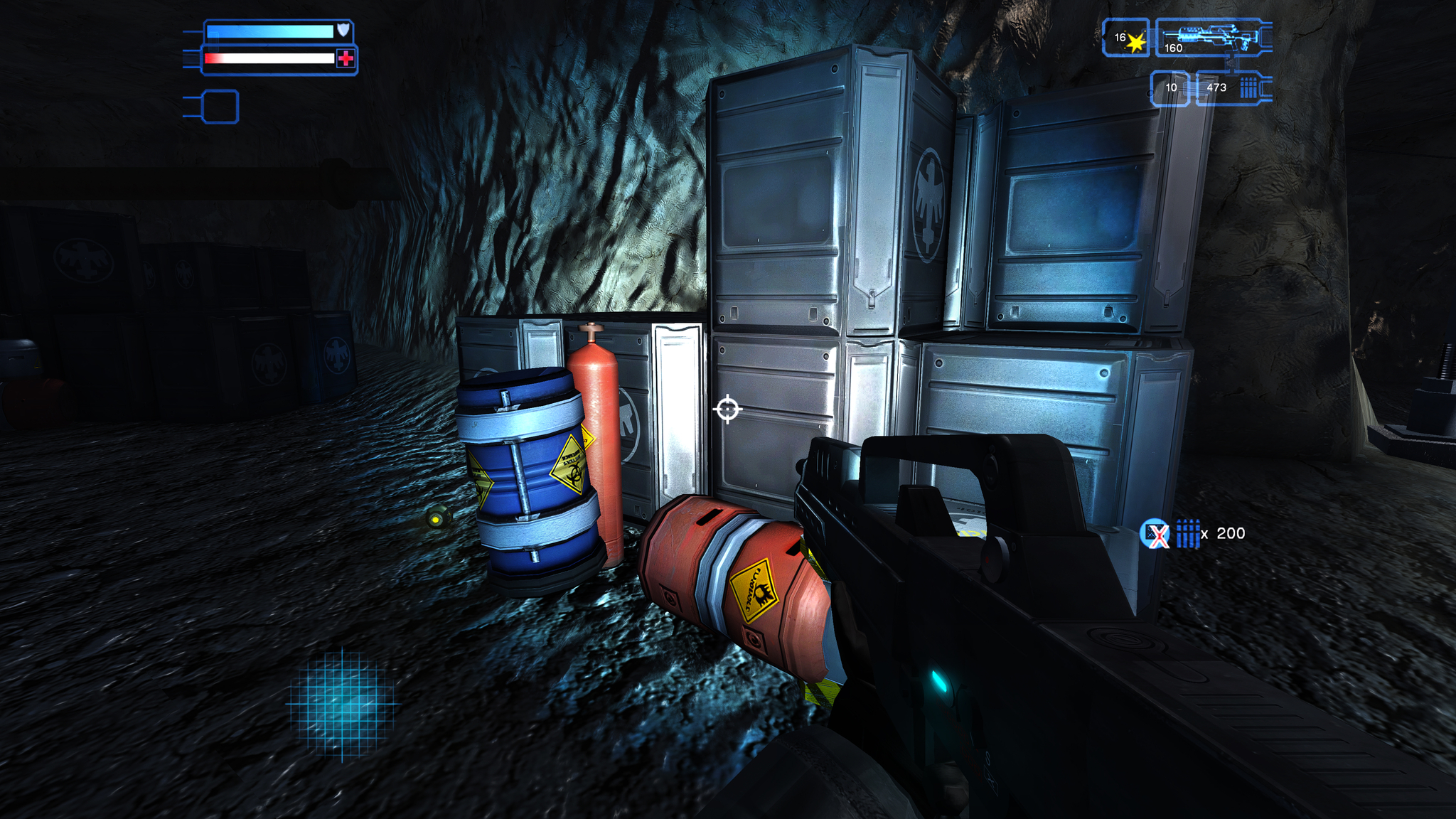Click the blue grid motion radar

coord(343,703)
